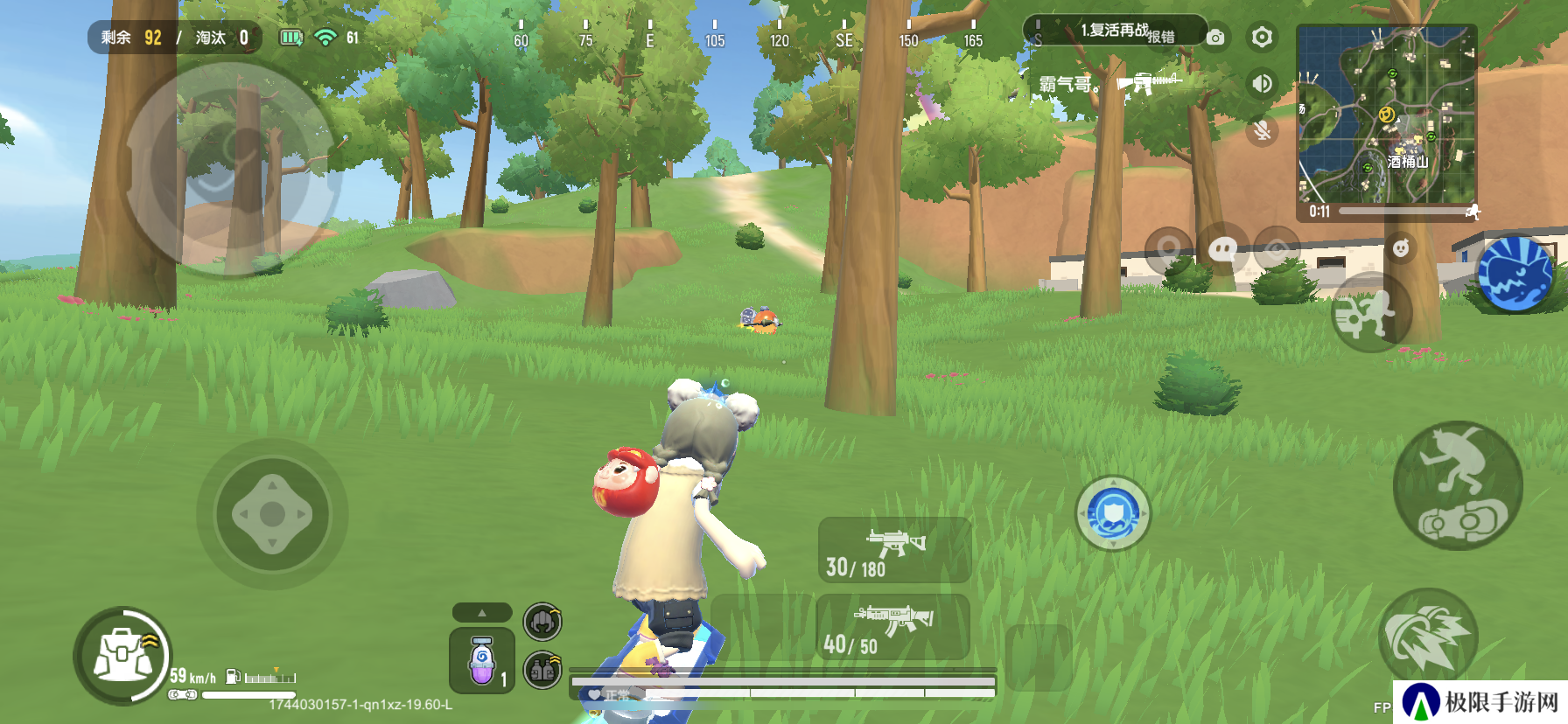Activate the blue monster skill

click(1515, 274)
